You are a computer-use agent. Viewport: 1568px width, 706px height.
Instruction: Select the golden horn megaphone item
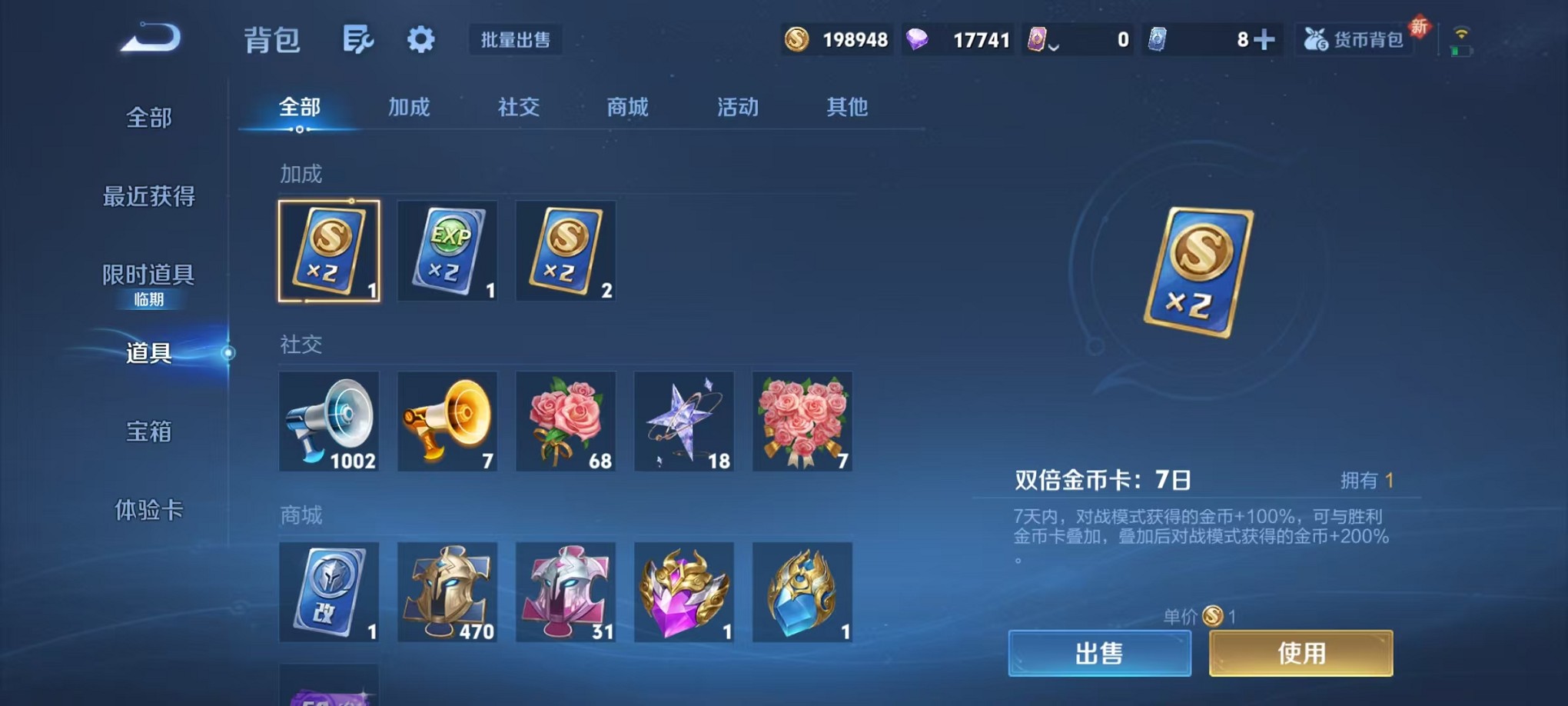click(447, 421)
